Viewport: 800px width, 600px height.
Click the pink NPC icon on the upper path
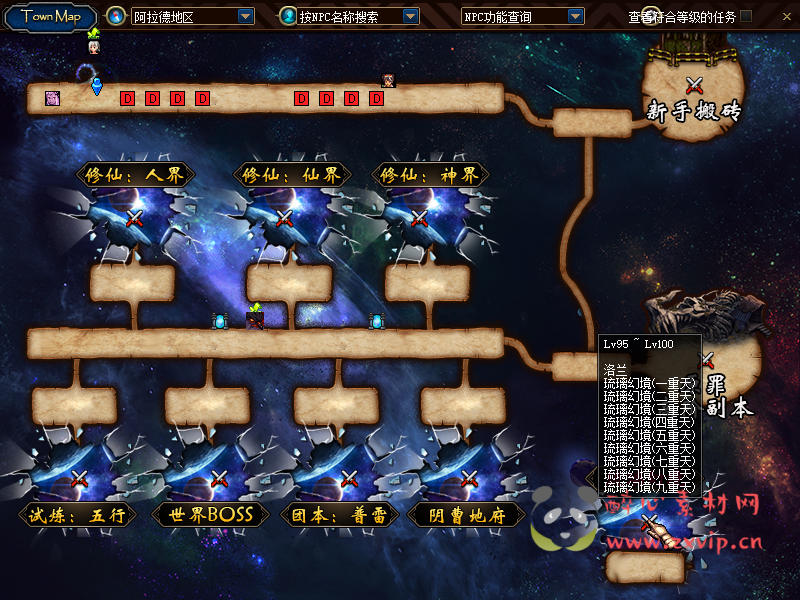[52, 98]
